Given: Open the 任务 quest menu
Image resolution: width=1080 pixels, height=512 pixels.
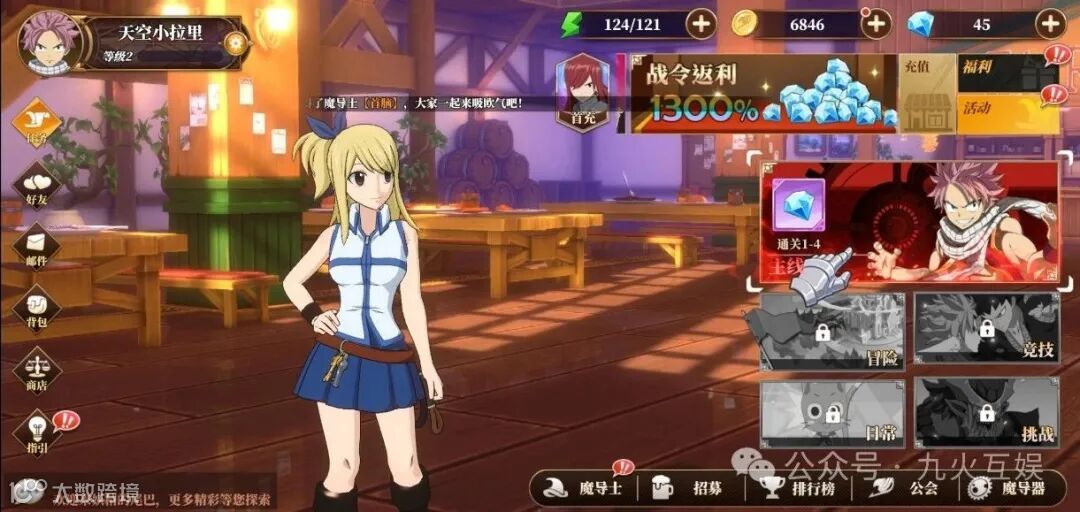Looking at the screenshot, I should [x=37, y=124].
